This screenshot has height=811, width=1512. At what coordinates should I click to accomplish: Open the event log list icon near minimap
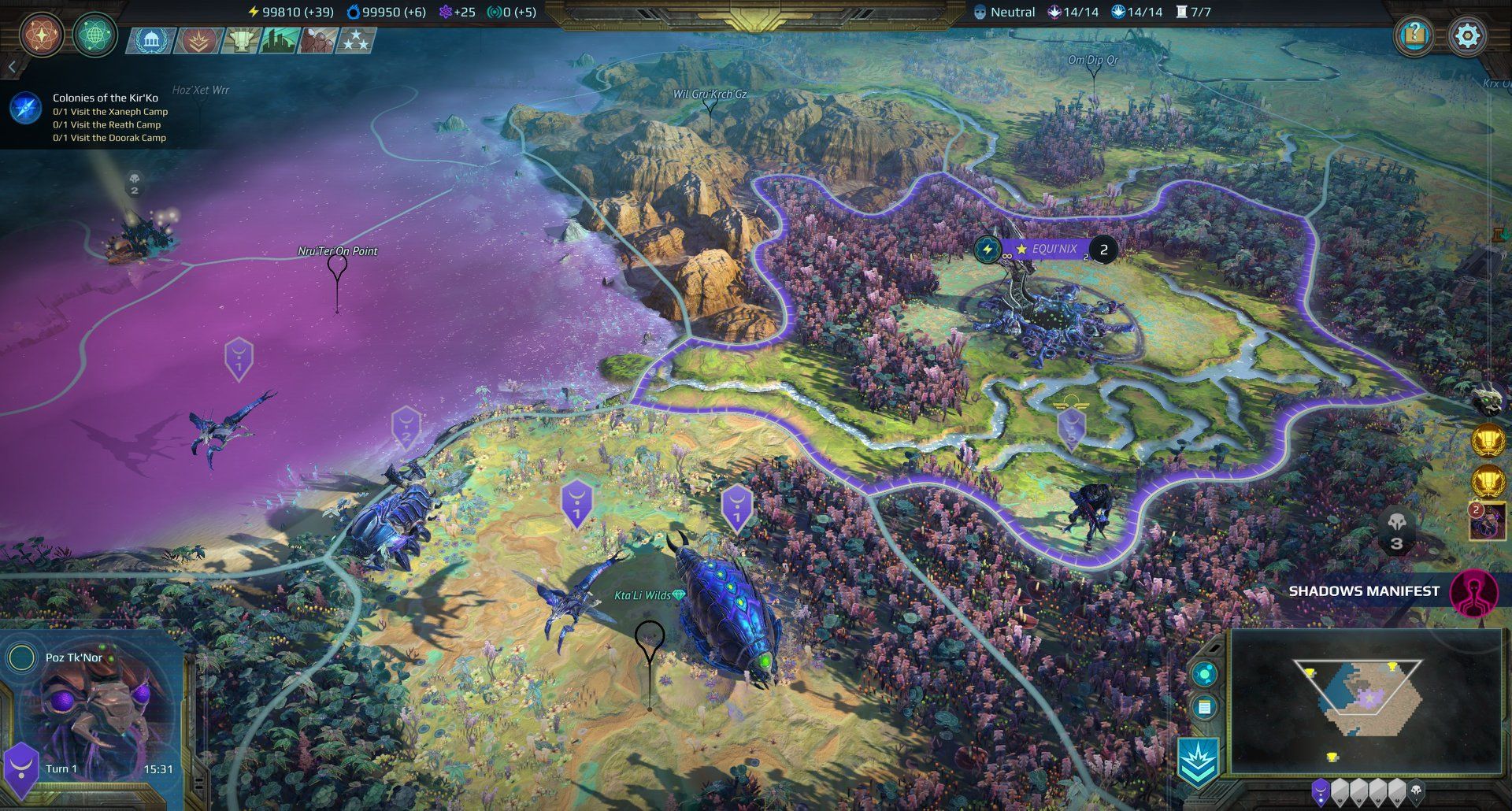coord(1204,706)
